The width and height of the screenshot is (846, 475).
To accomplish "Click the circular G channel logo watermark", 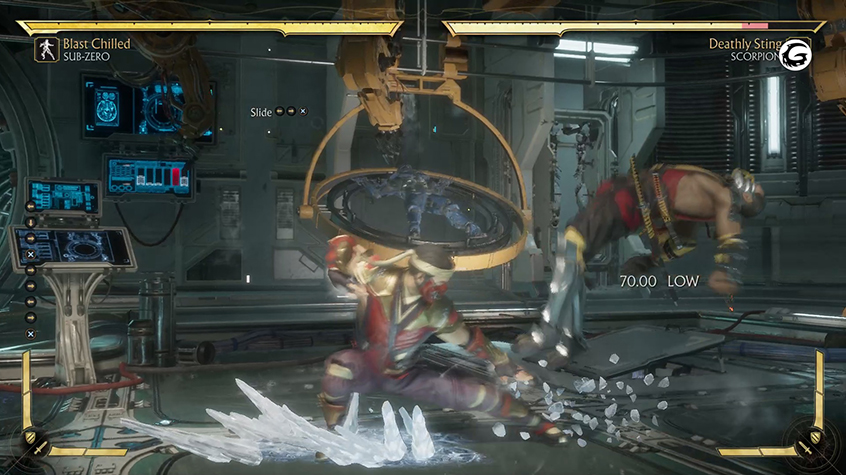I will 797,54.
